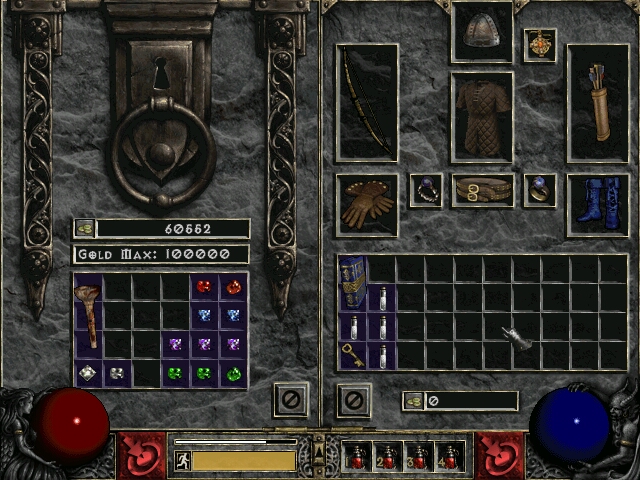Close the inventory panel
Viewport: 640px width, 480px height.
pyautogui.click(x=353, y=400)
